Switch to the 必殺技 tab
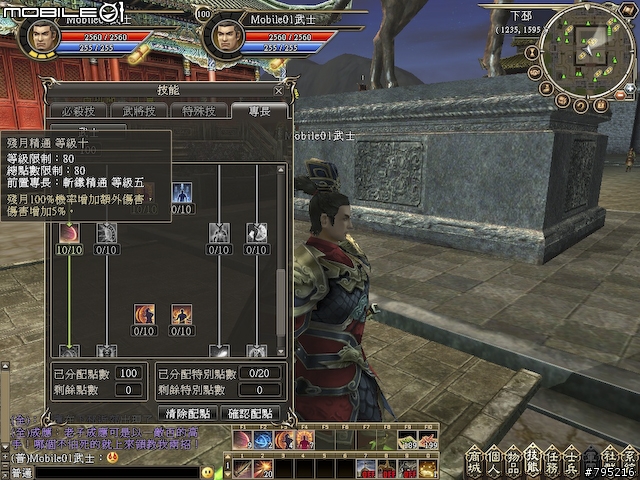 [78, 111]
